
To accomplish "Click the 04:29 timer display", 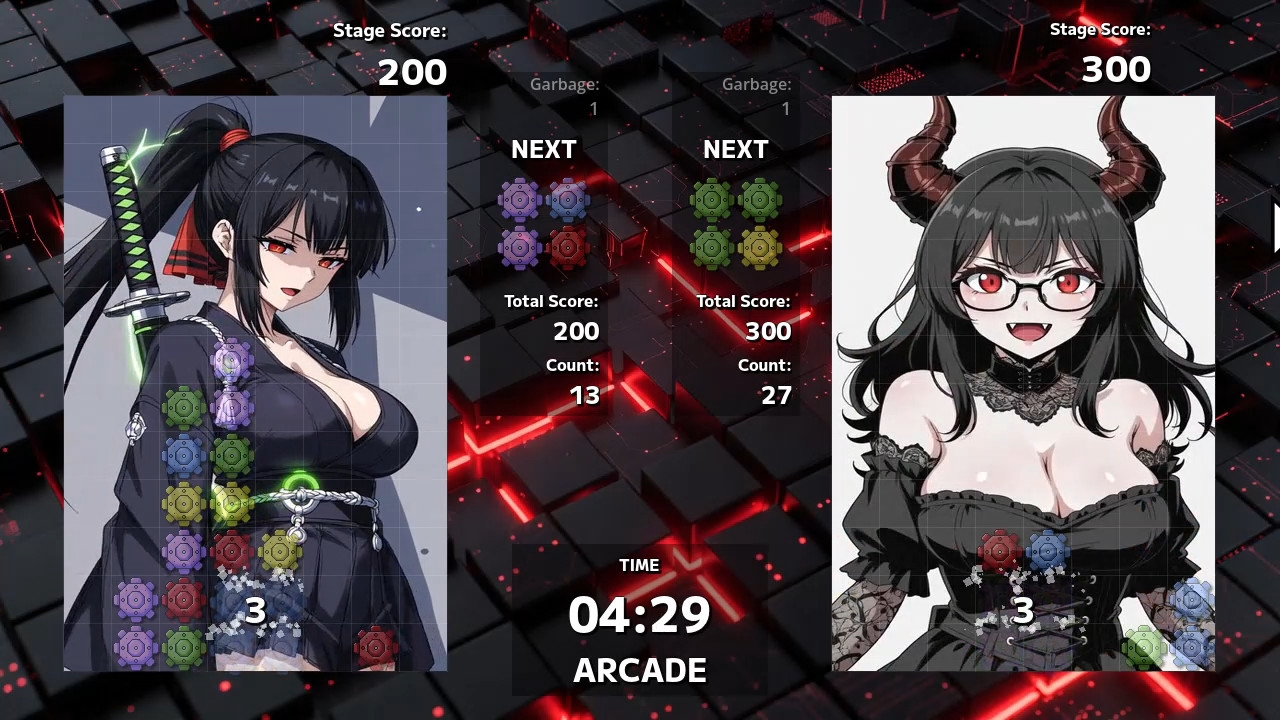I will [639, 615].
